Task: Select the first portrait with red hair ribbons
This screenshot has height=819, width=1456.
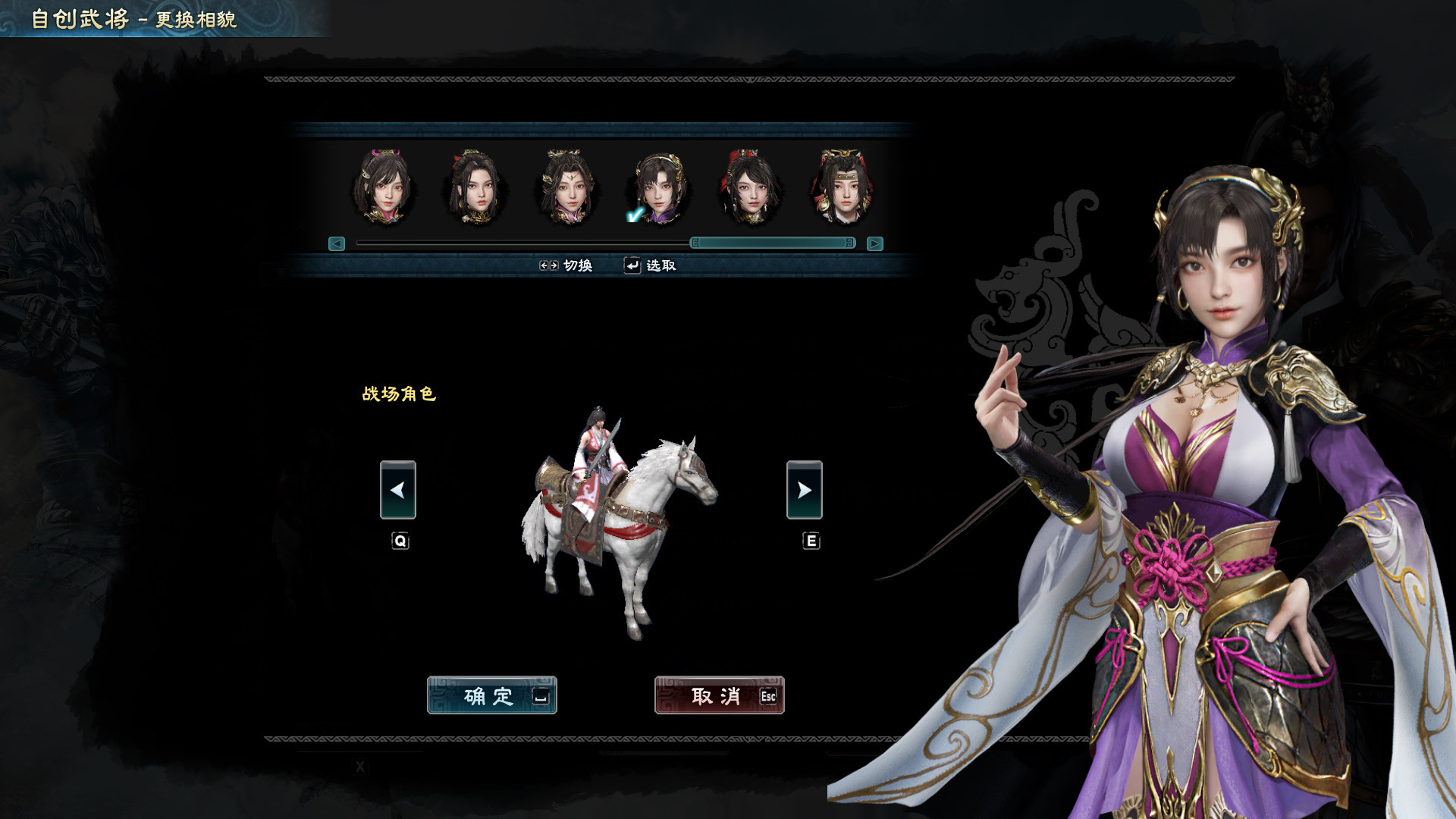Action: click(384, 187)
